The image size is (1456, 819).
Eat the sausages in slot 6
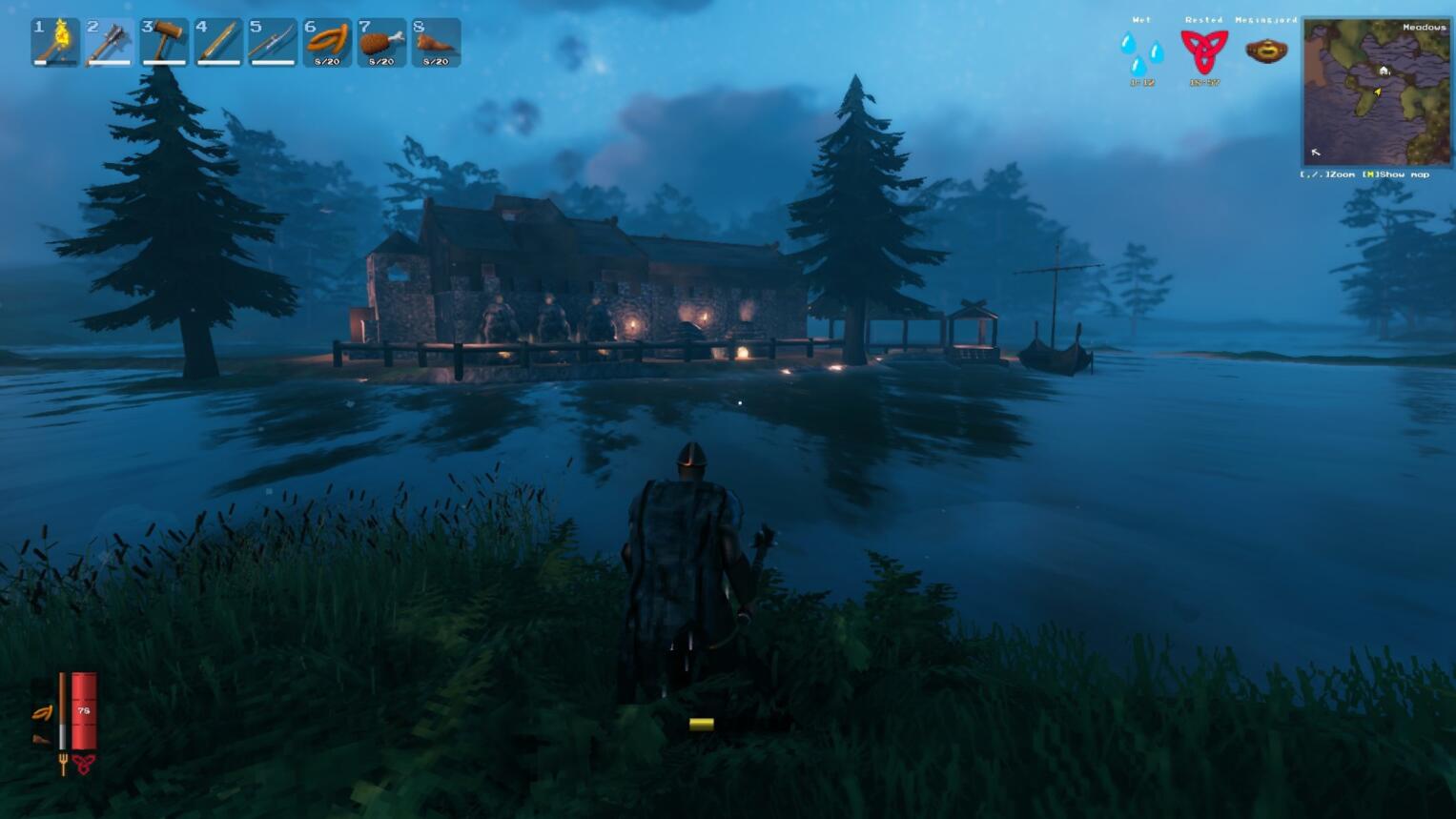tap(327, 42)
